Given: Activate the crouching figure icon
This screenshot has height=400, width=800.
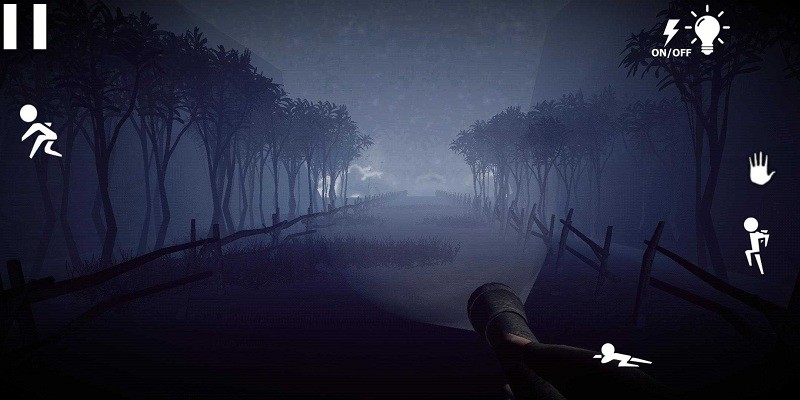Looking at the screenshot, I should (x=754, y=245).
